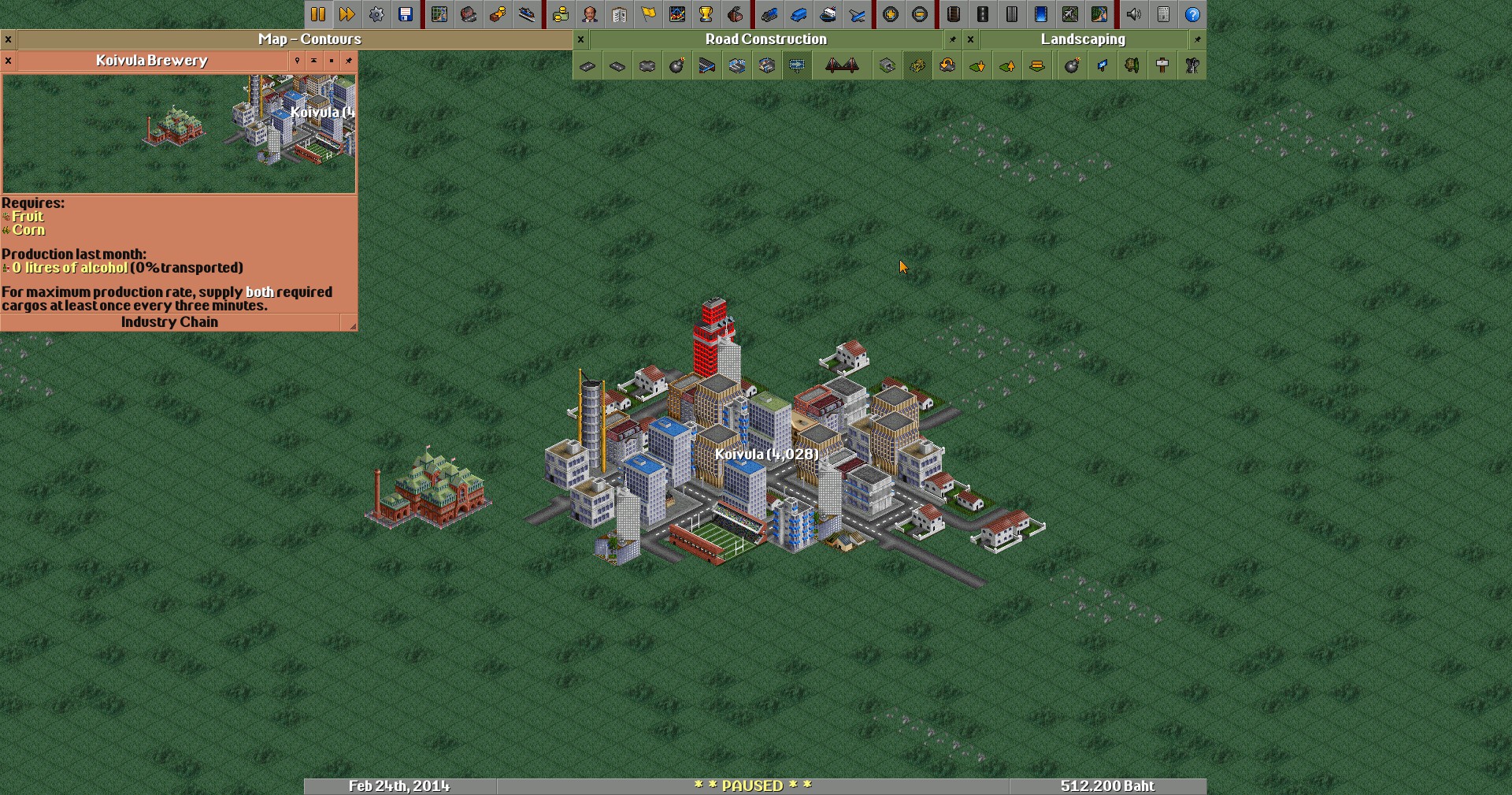
Task: Toggle the pause button in the main toolbar
Action: [318, 14]
